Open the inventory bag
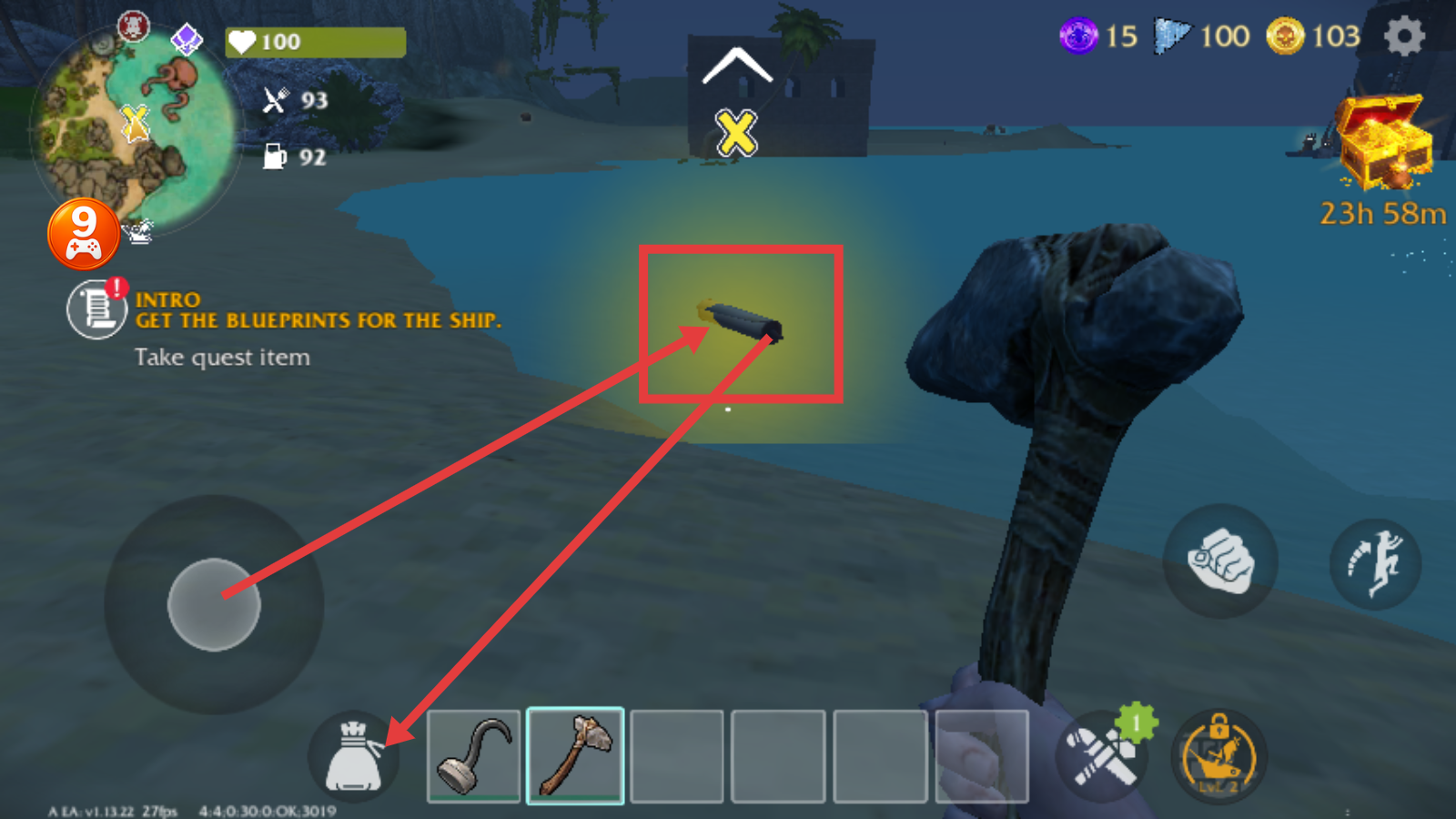Screen dimensions: 1456x819 pyautogui.click(x=354, y=757)
